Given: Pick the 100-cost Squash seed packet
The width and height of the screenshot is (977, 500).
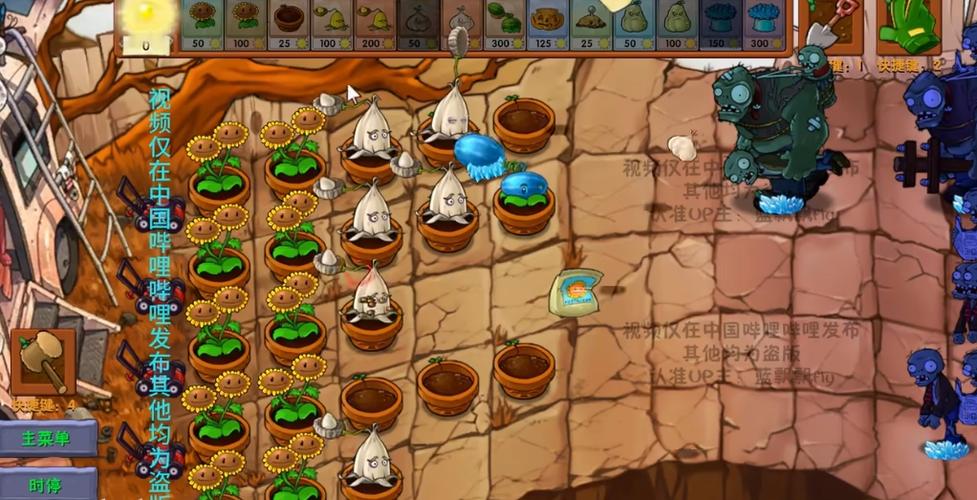Looking at the screenshot, I should tap(676, 25).
